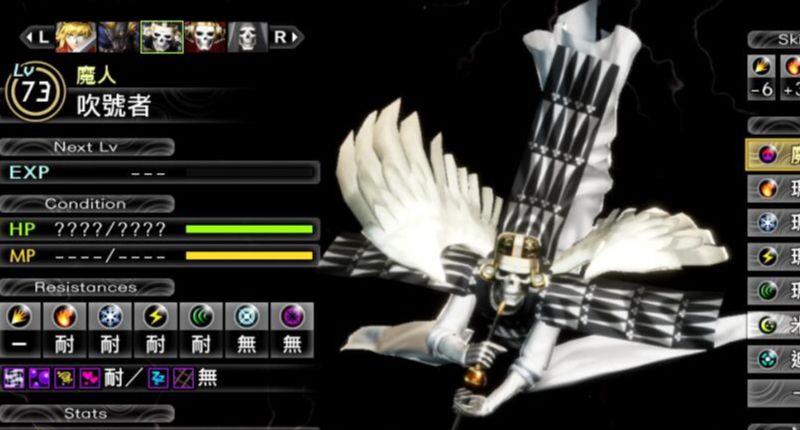Select the crescent light skill row

click(x=773, y=325)
